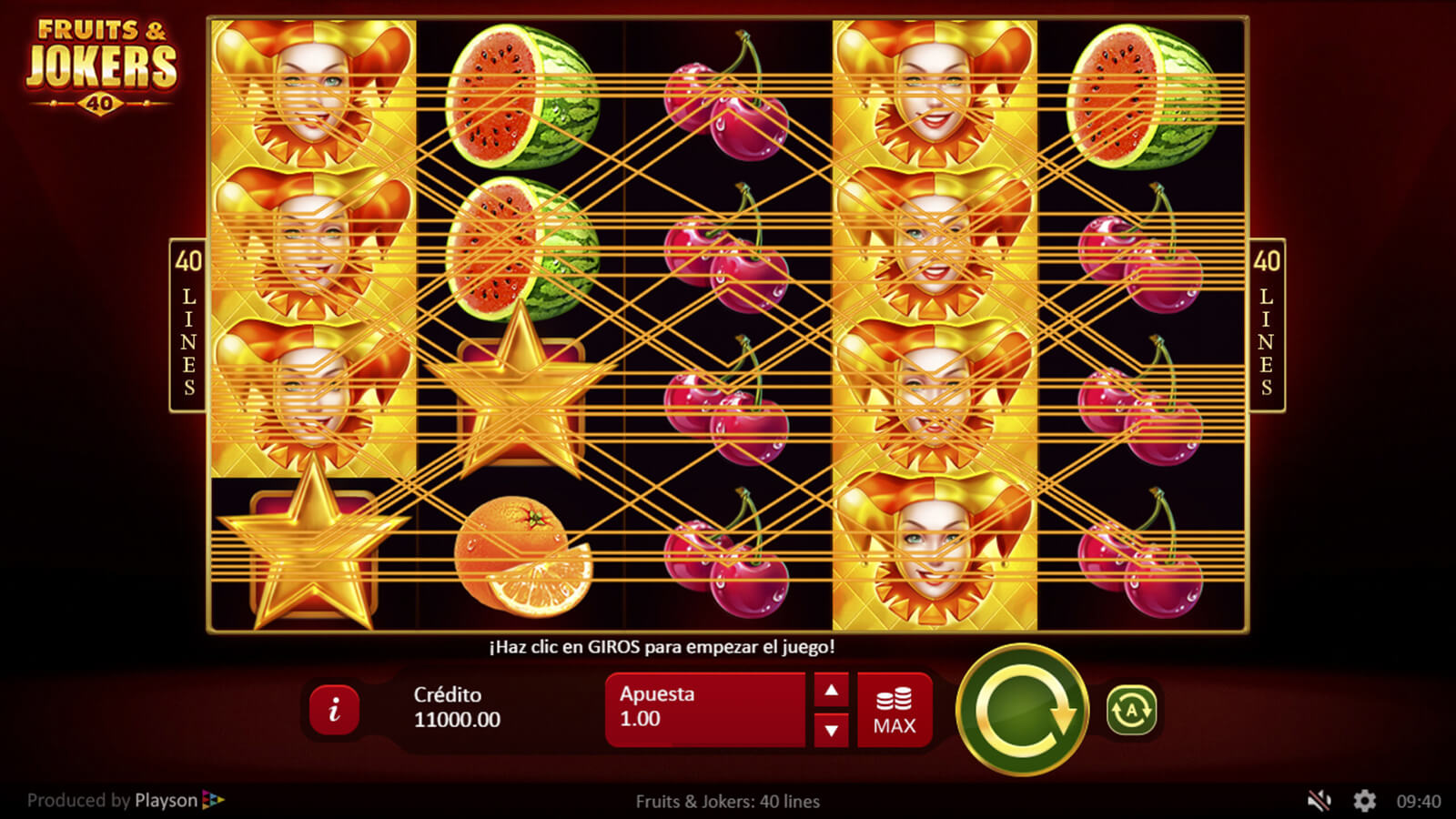Open the Produced by Playson link

click(126, 801)
